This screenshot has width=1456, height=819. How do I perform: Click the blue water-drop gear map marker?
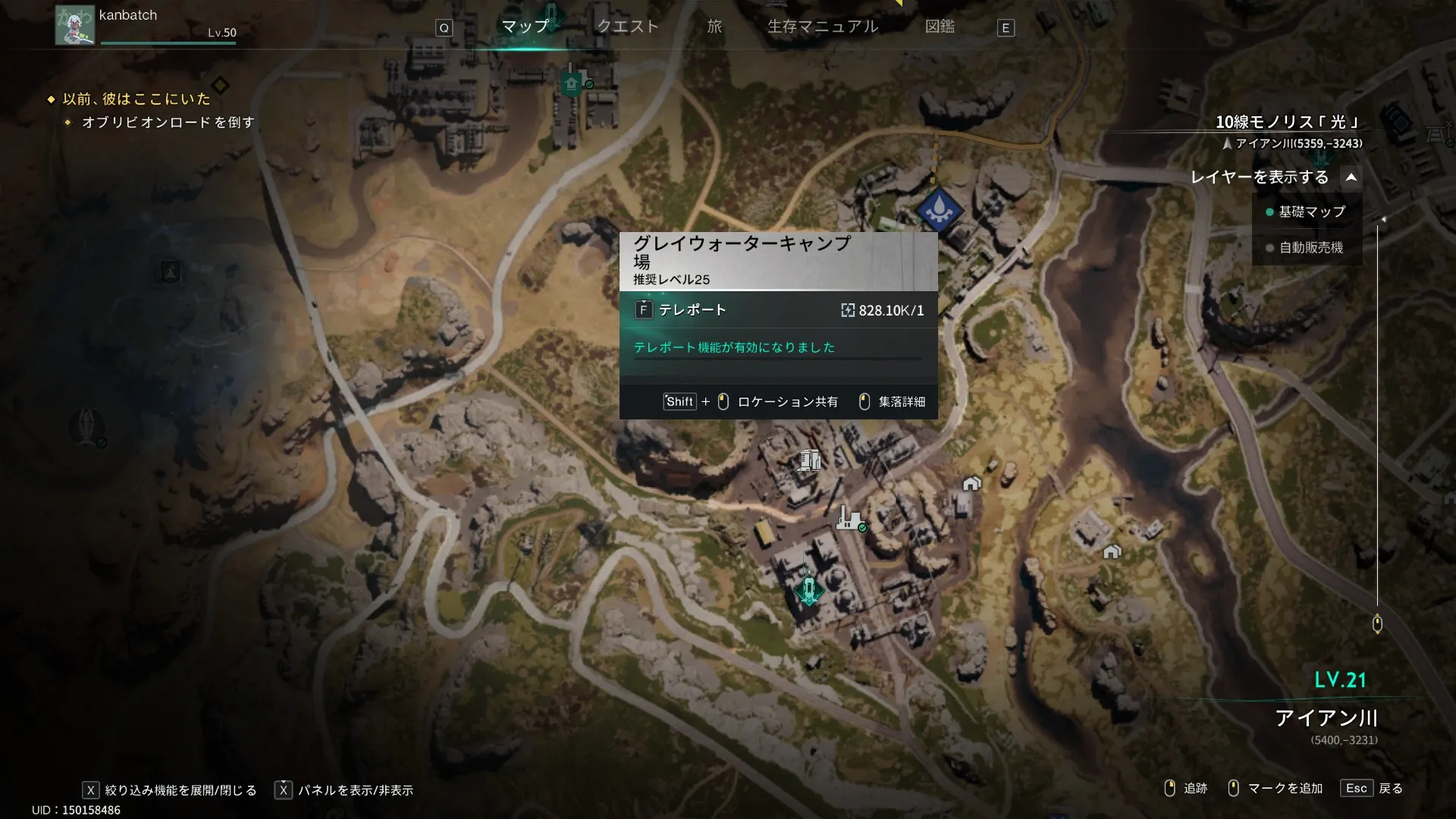point(939,209)
